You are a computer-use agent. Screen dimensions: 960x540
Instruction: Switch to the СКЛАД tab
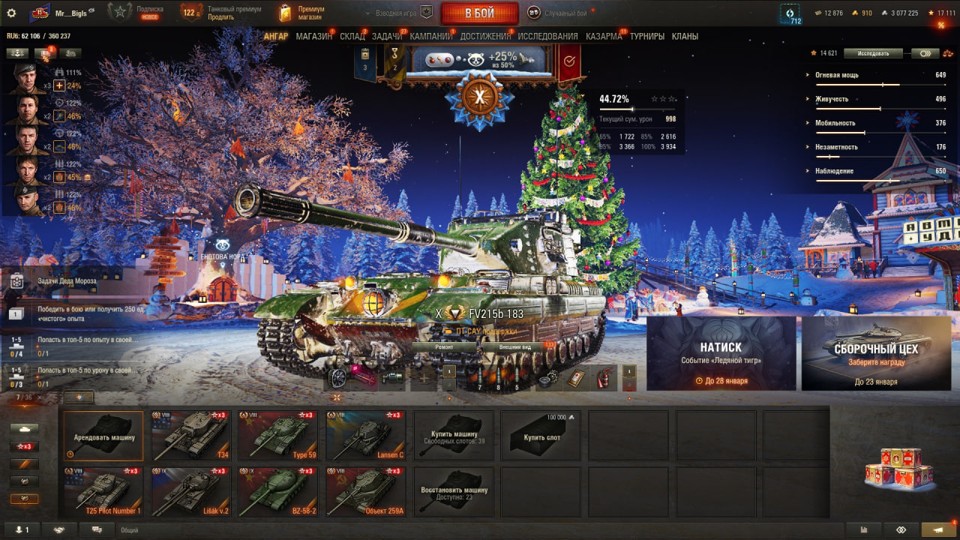352,37
